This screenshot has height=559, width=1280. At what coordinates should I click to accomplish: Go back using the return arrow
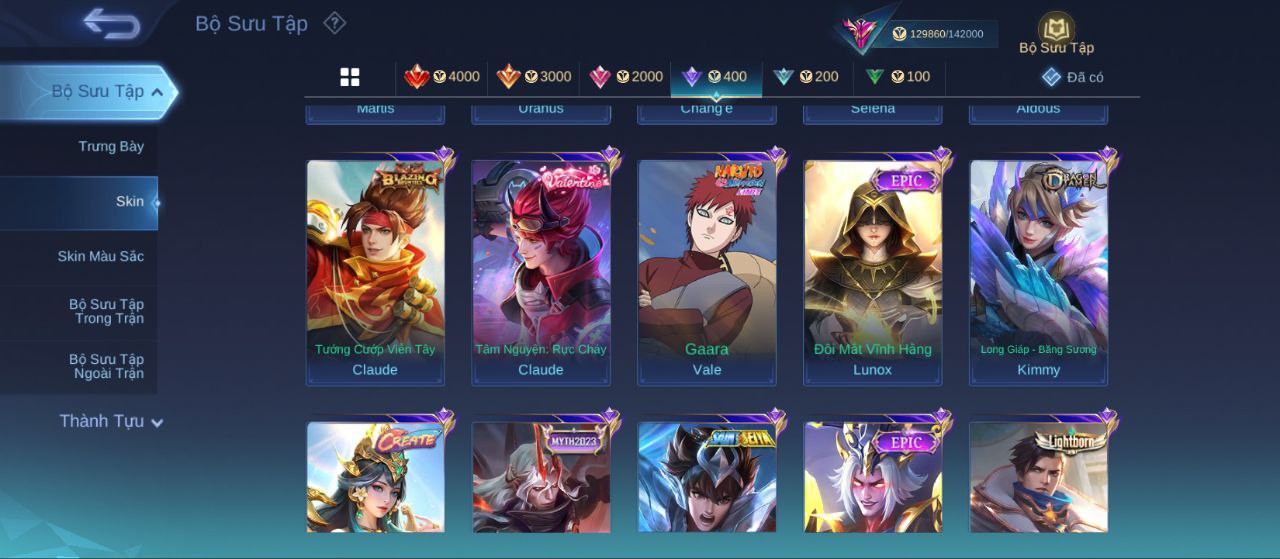click(x=111, y=23)
